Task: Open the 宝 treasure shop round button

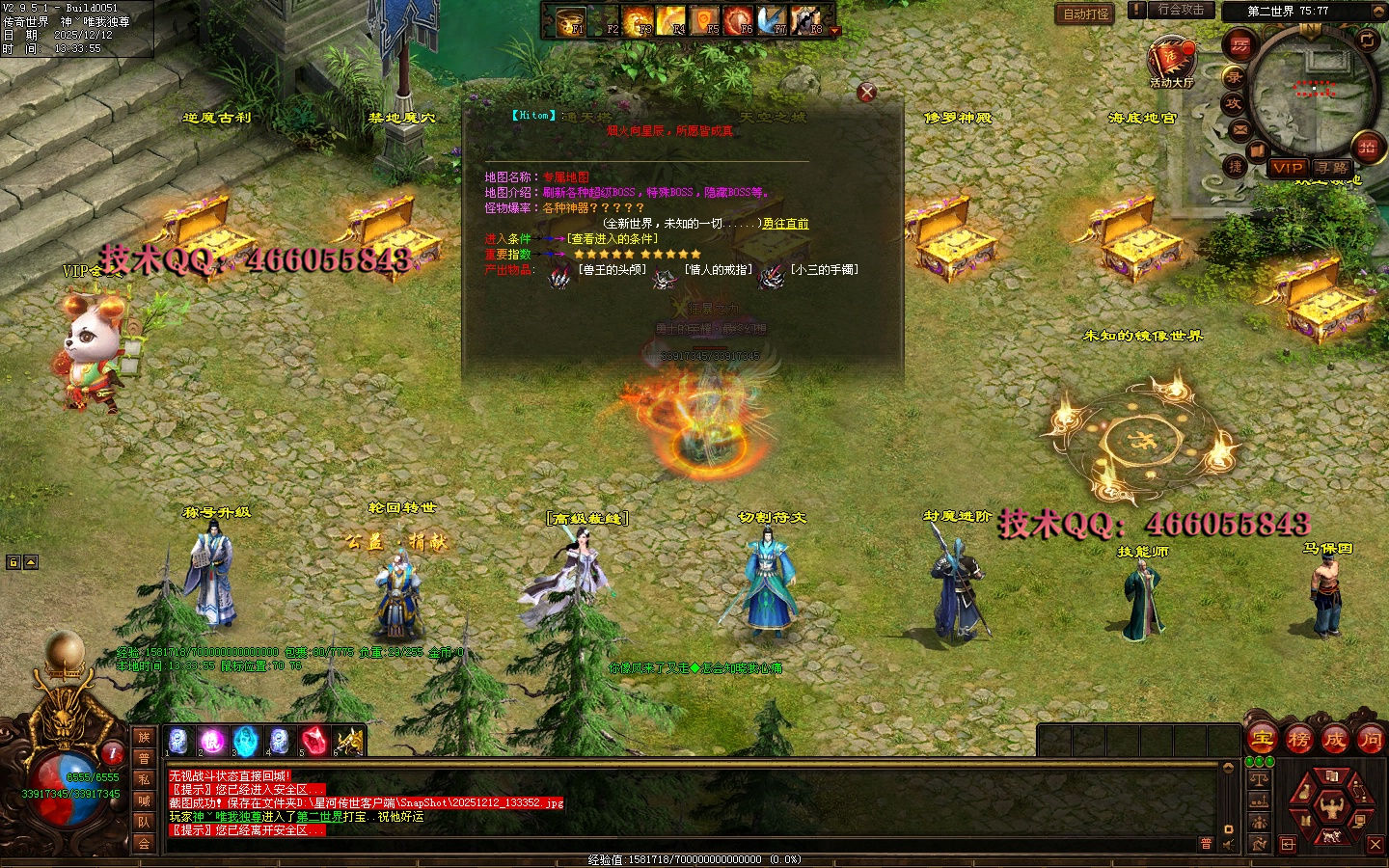Action: point(1263,740)
